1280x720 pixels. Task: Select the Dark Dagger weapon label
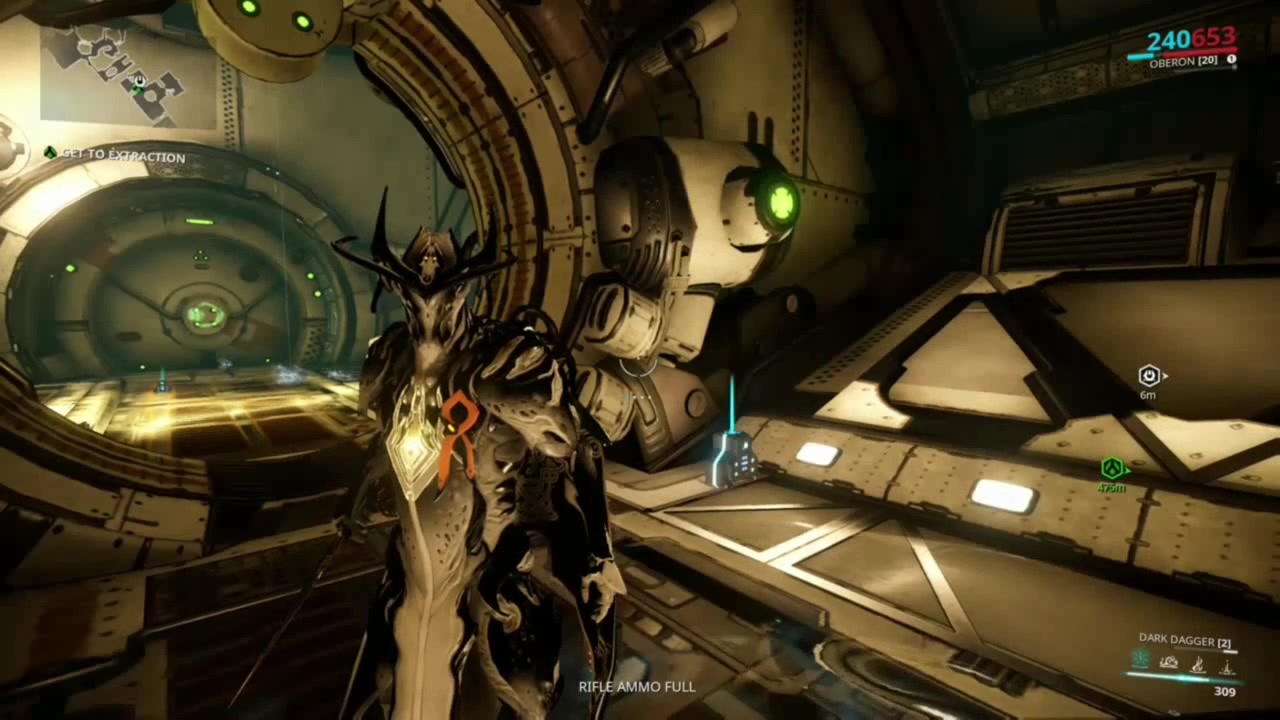point(1177,639)
